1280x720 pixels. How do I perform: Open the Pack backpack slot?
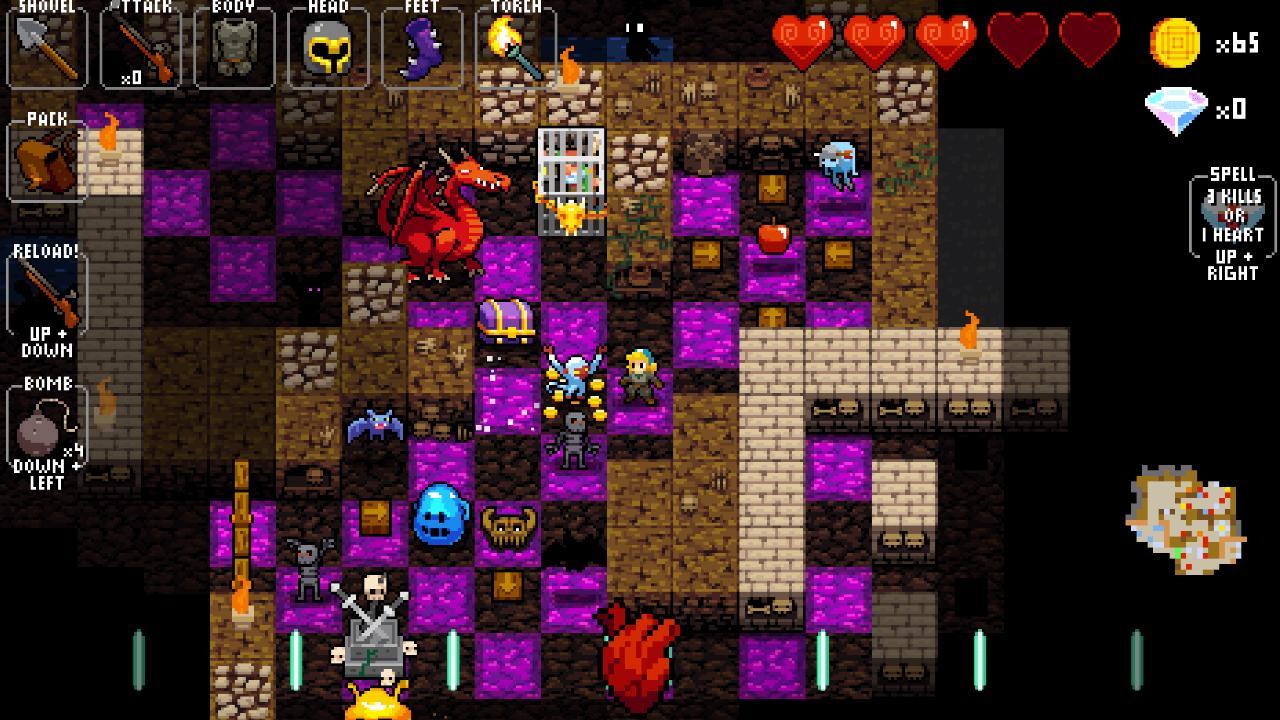point(47,161)
